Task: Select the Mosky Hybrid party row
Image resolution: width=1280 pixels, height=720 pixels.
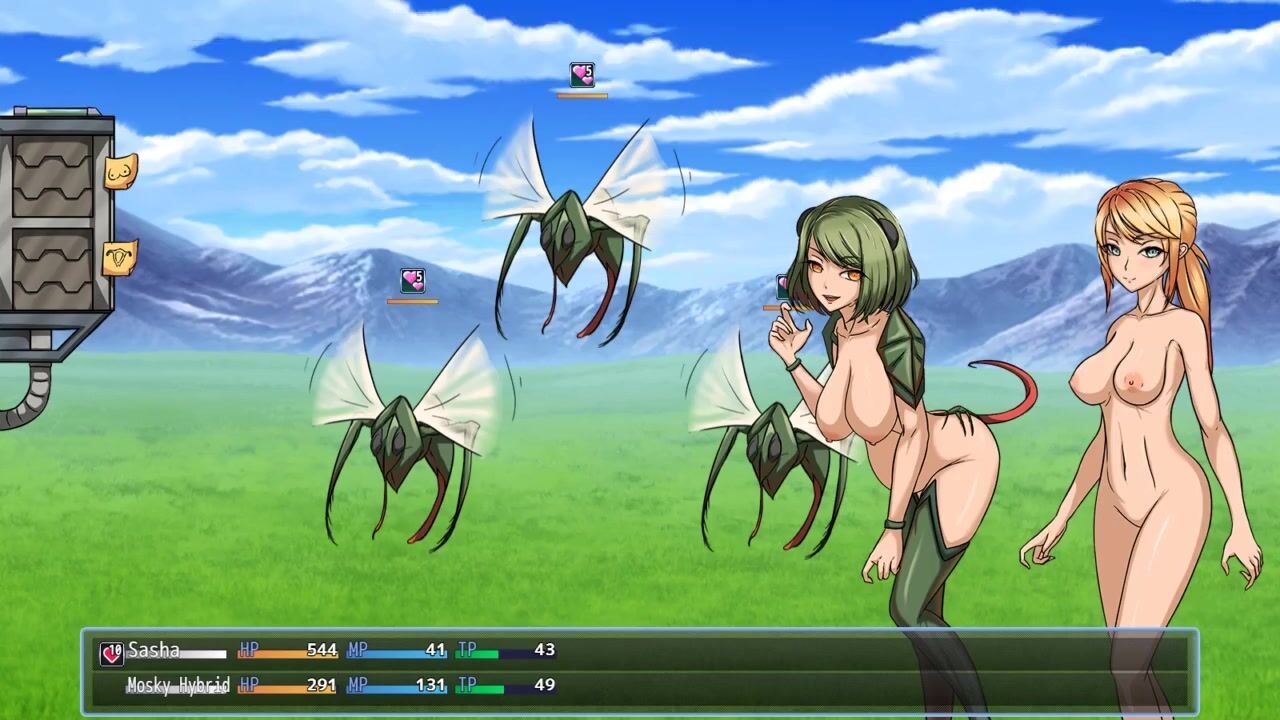Action: [x=640, y=686]
